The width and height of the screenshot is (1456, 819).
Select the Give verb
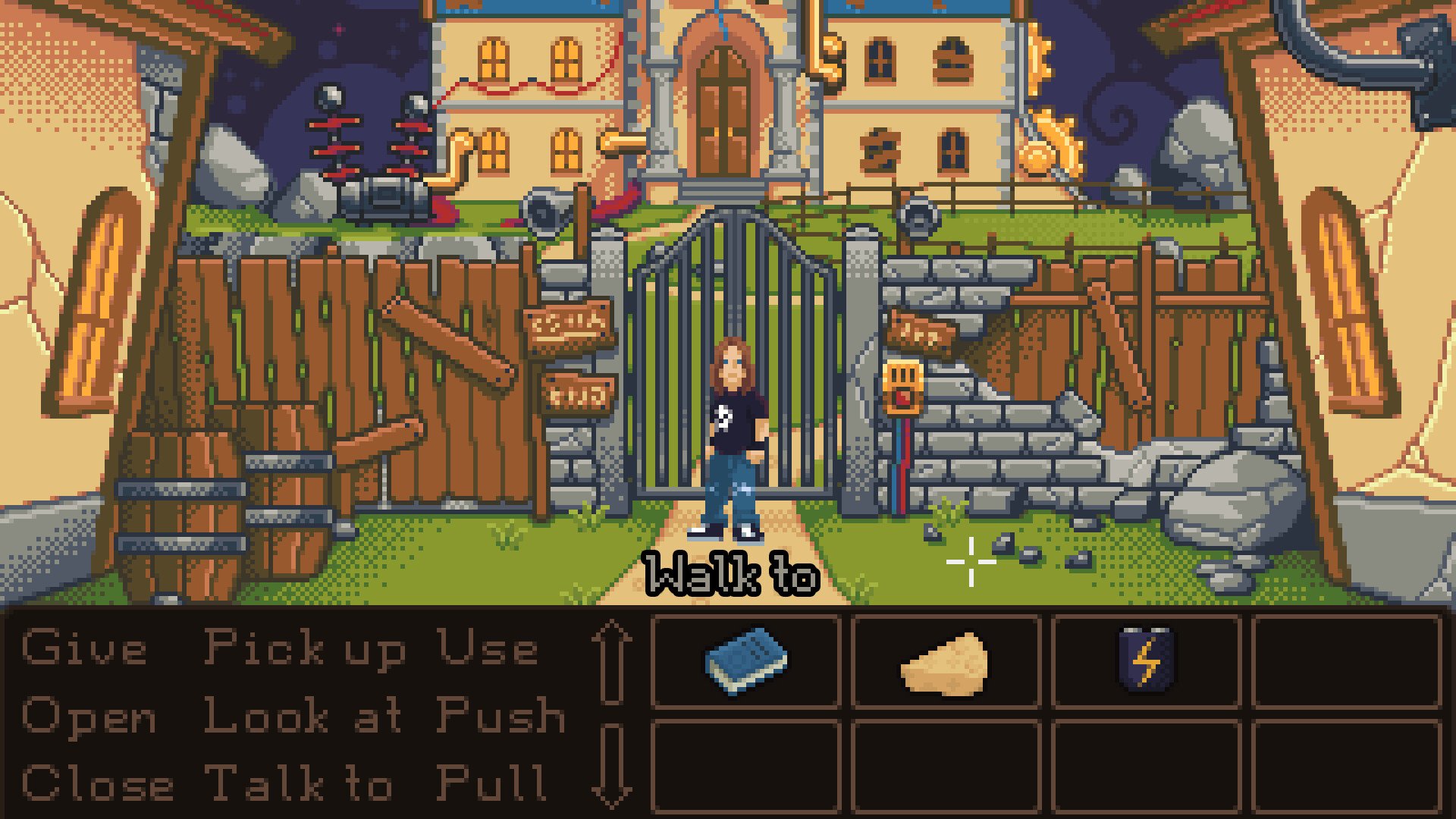[84, 648]
